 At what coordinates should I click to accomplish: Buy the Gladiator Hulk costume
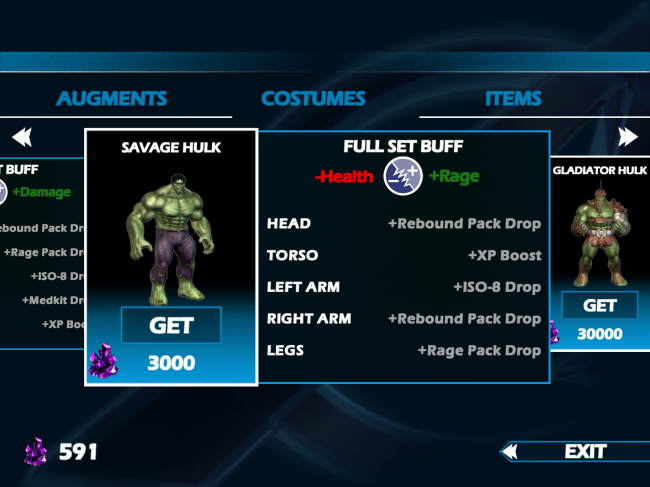point(599,306)
